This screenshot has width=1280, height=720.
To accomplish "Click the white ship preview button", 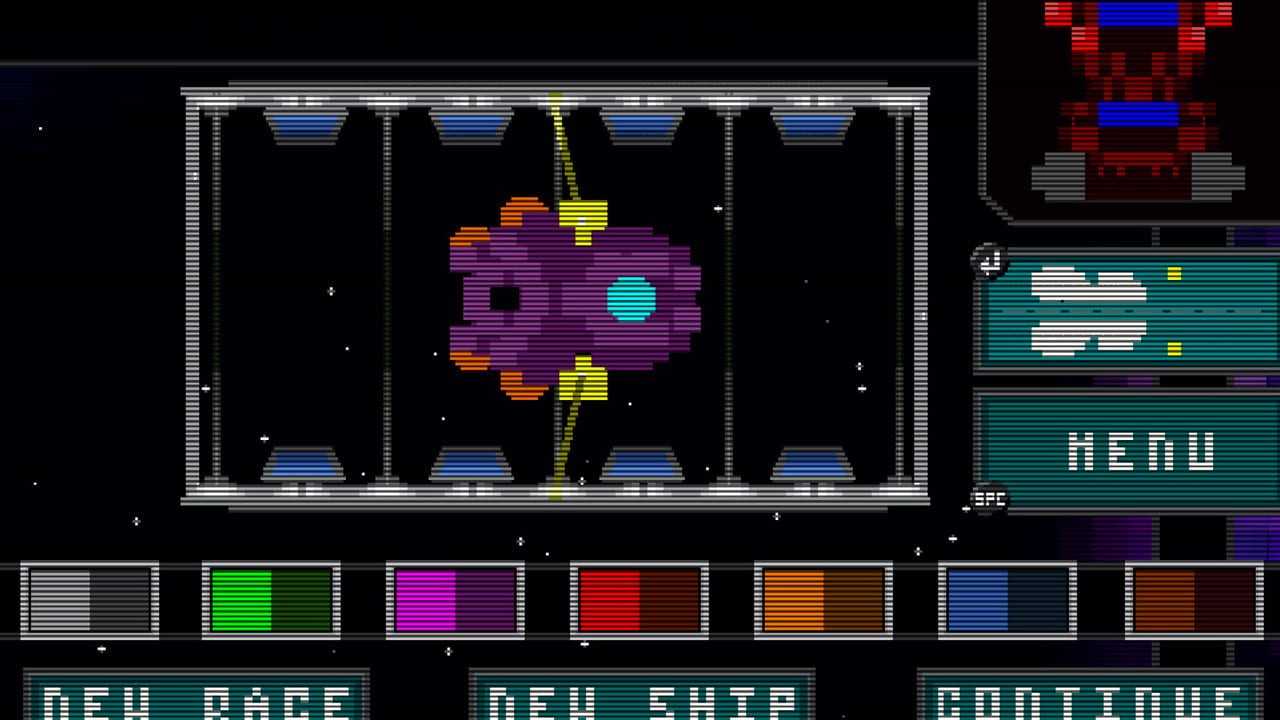I will click(1126, 311).
